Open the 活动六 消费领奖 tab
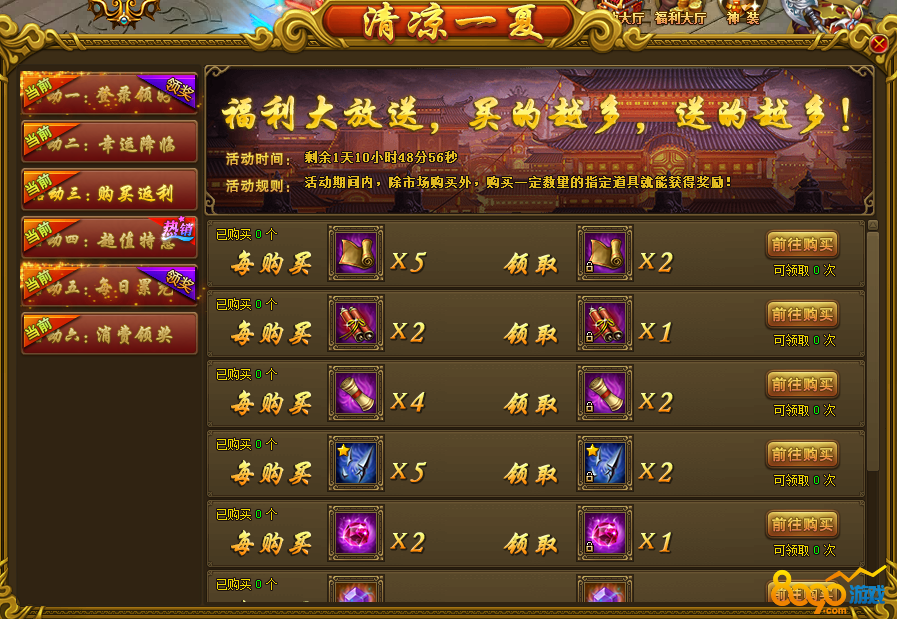 tap(109, 333)
